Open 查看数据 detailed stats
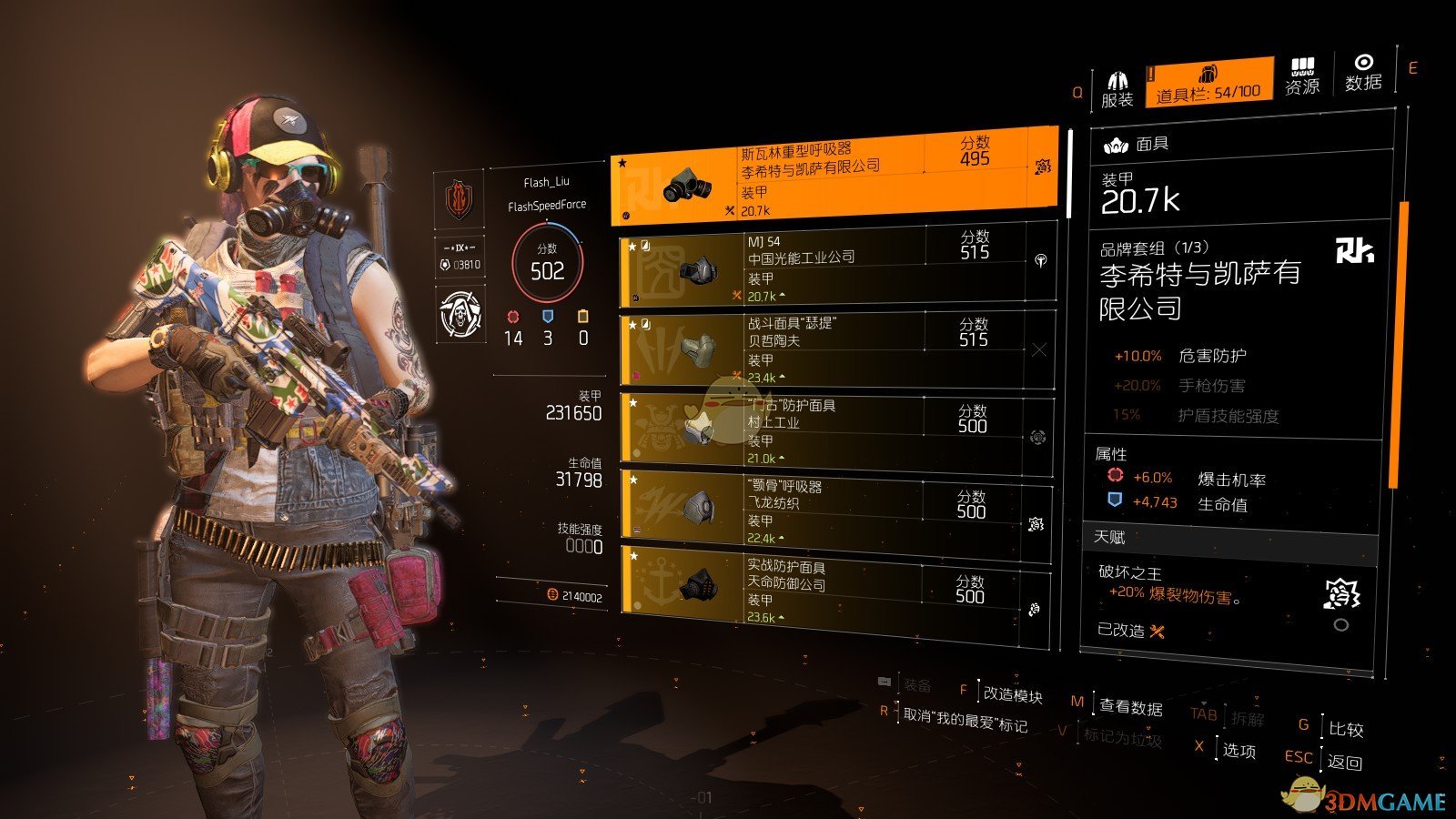The width and height of the screenshot is (1456, 819). pyautogui.click(x=1130, y=706)
